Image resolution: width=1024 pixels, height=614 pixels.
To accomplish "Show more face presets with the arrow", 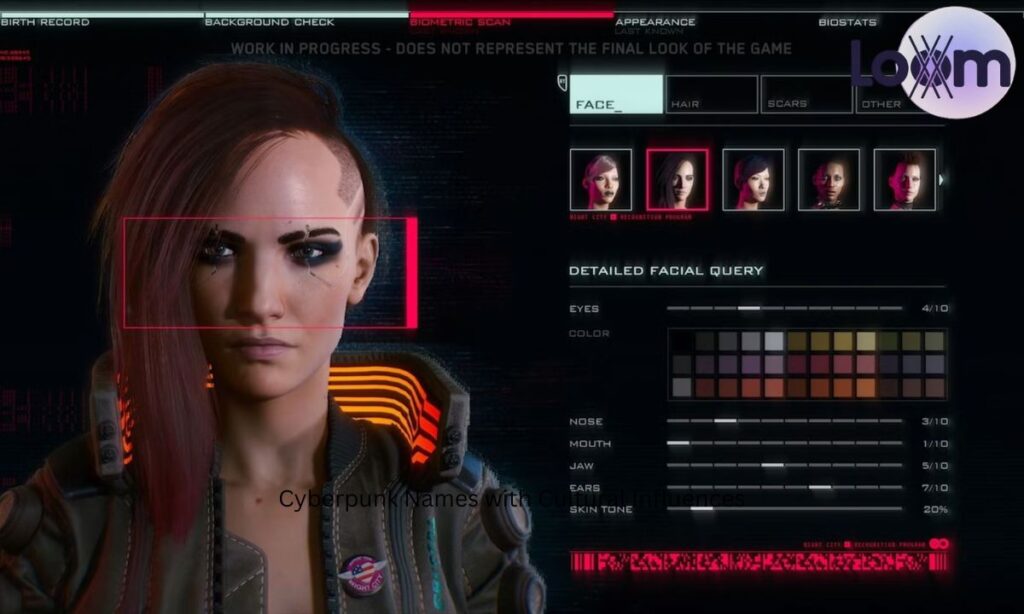I will (x=942, y=180).
